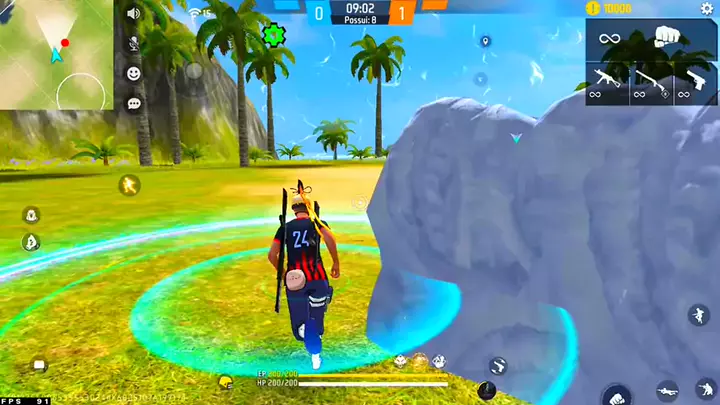
Task: Choose the pistol weapon slot
Action: point(695,80)
